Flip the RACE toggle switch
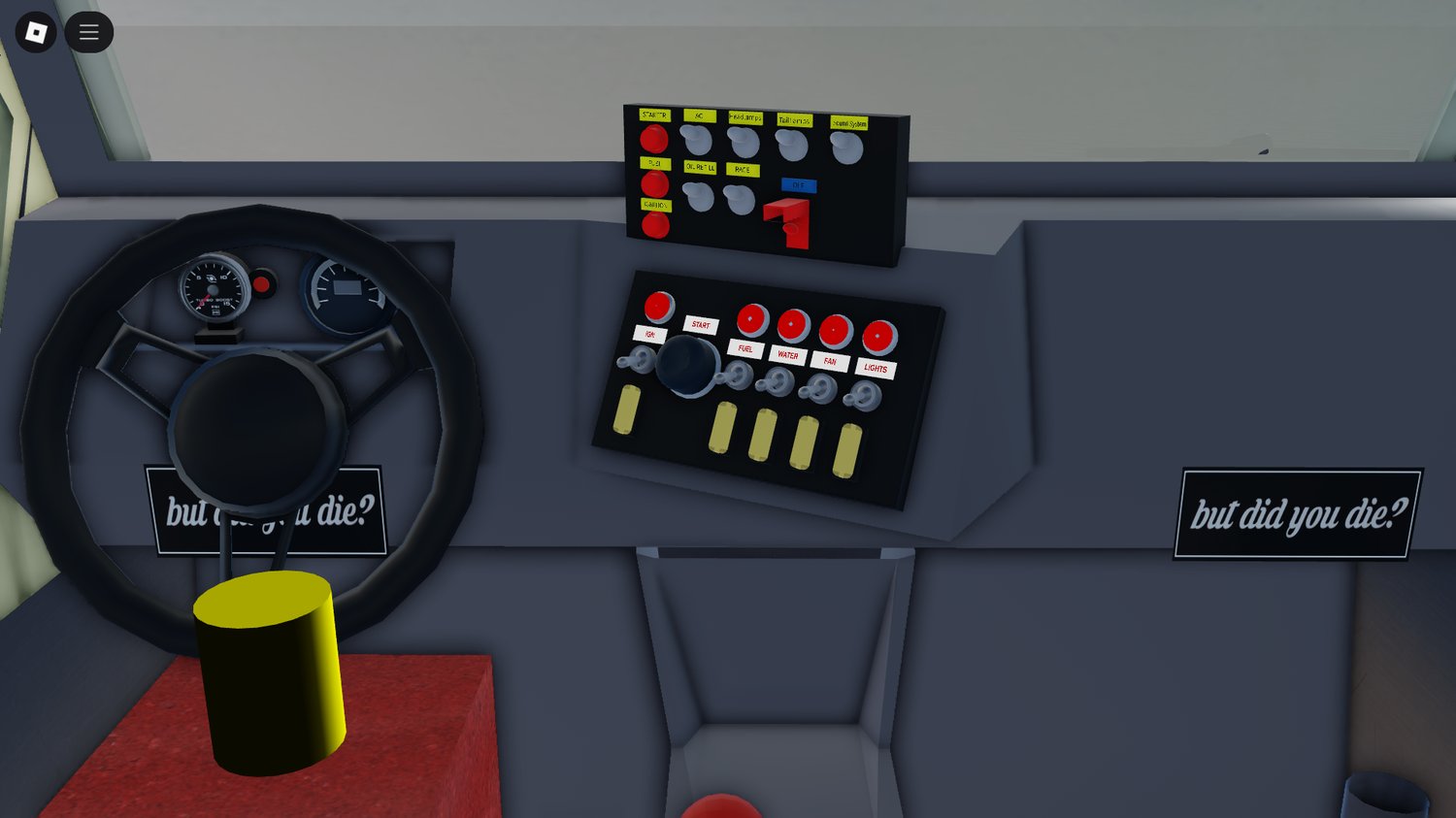 click(739, 201)
